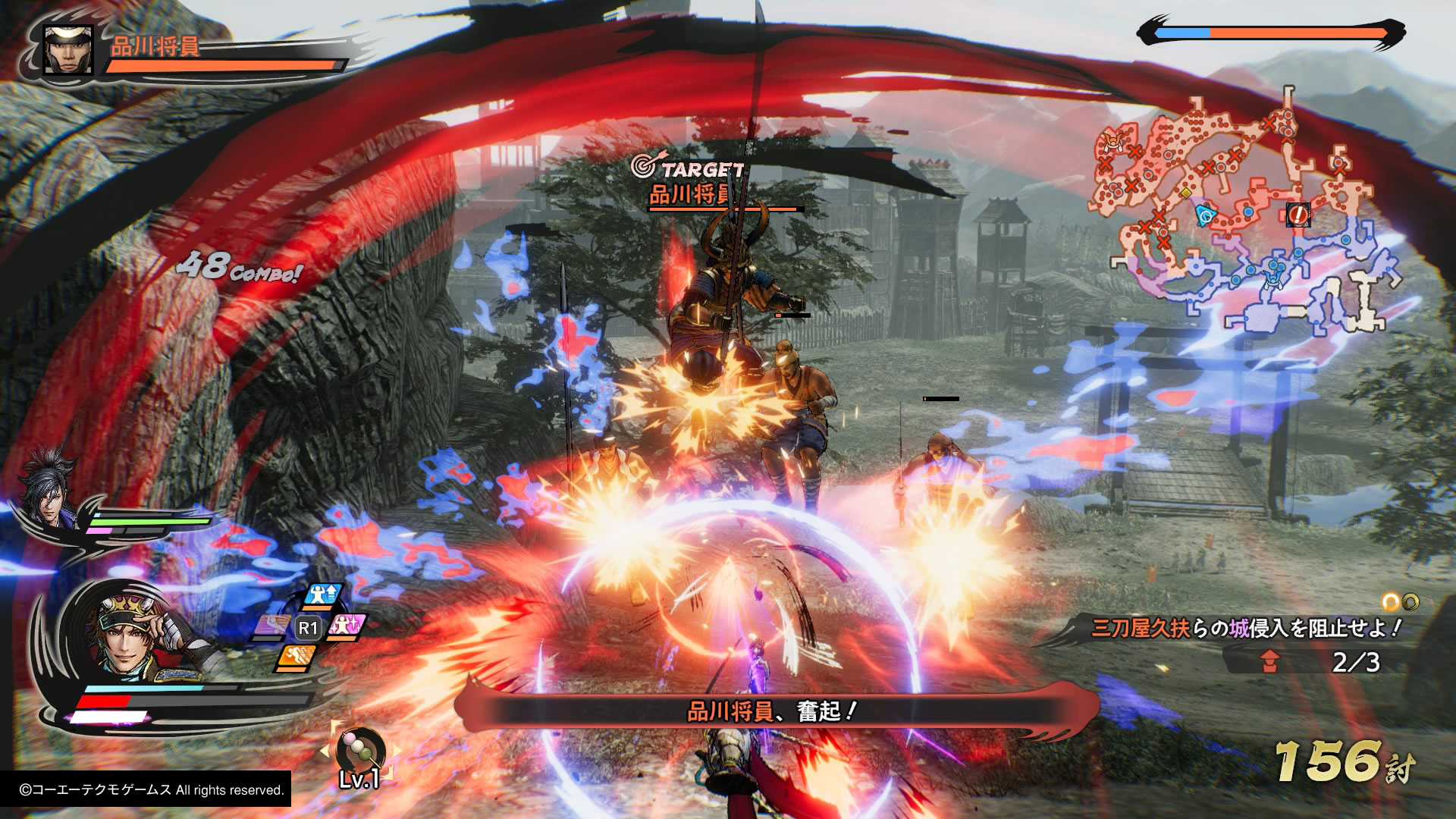The width and height of the screenshot is (1456, 819).
Task: Click the blue allied base marker on minimap
Action: pos(1272,279)
